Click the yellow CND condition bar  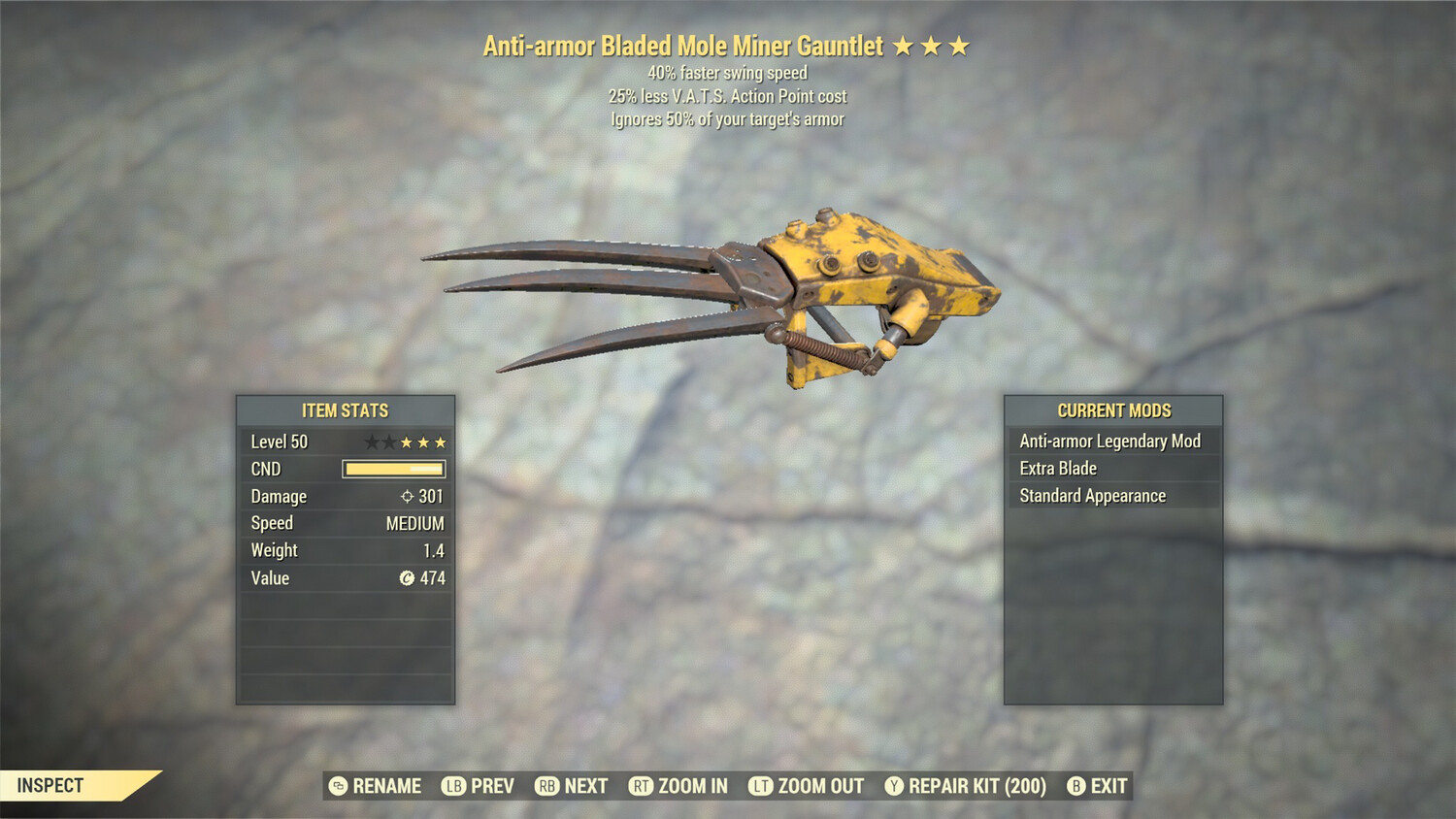[x=393, y=469]
